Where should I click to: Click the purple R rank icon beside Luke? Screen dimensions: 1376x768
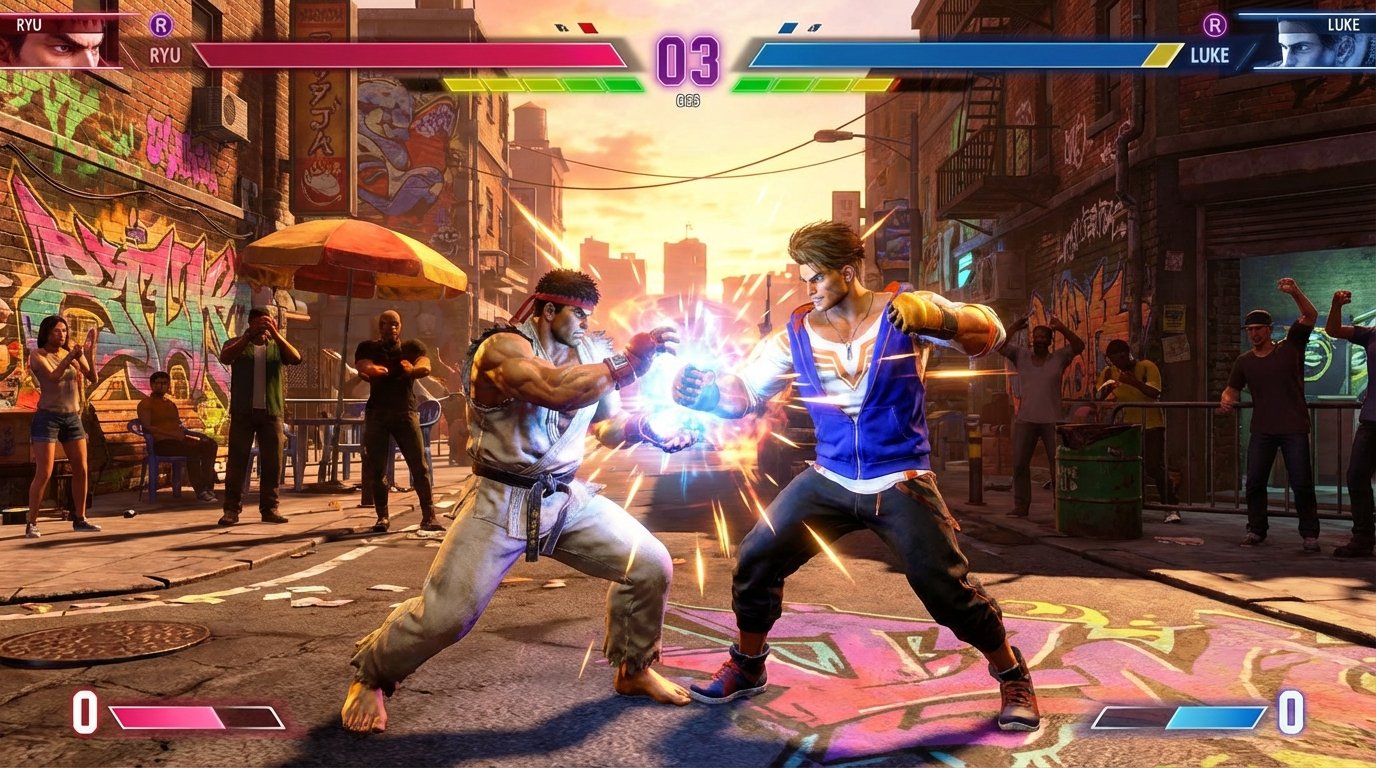point(1215,25)
